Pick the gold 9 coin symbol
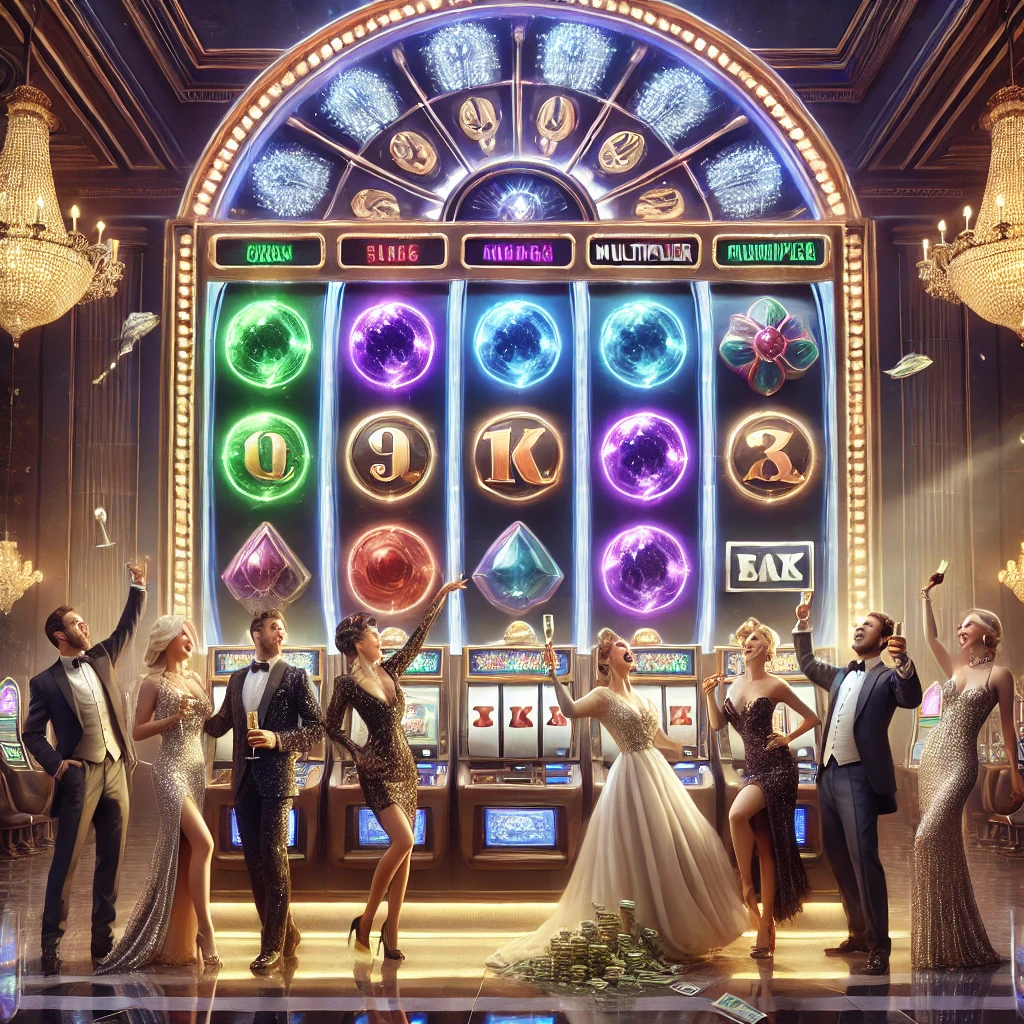This screenshot has height=1024, width=1024. (x=391, y=456)
